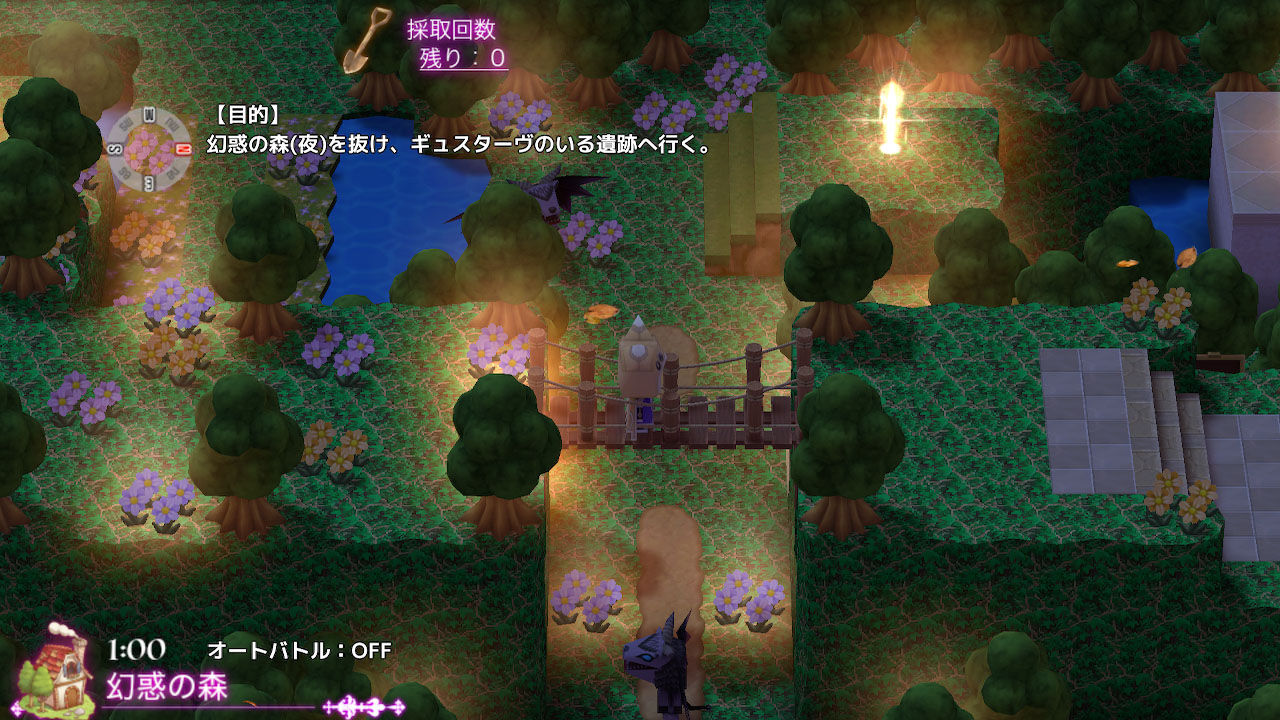Image resolution: width=1280 pixels, height=720 pixels.
Task: Click the bat enemy near the pond
Action: 551,197
